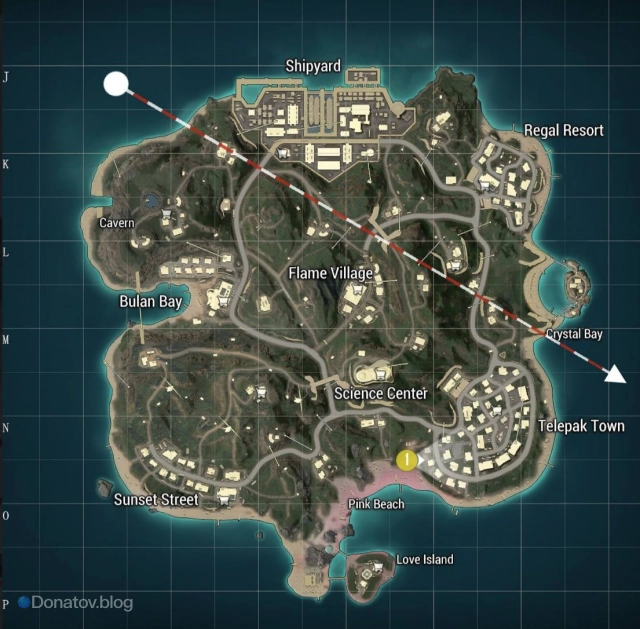Click the Flame Village label
The height and width of the screenshot is (629, 640).
pos(330,273)
